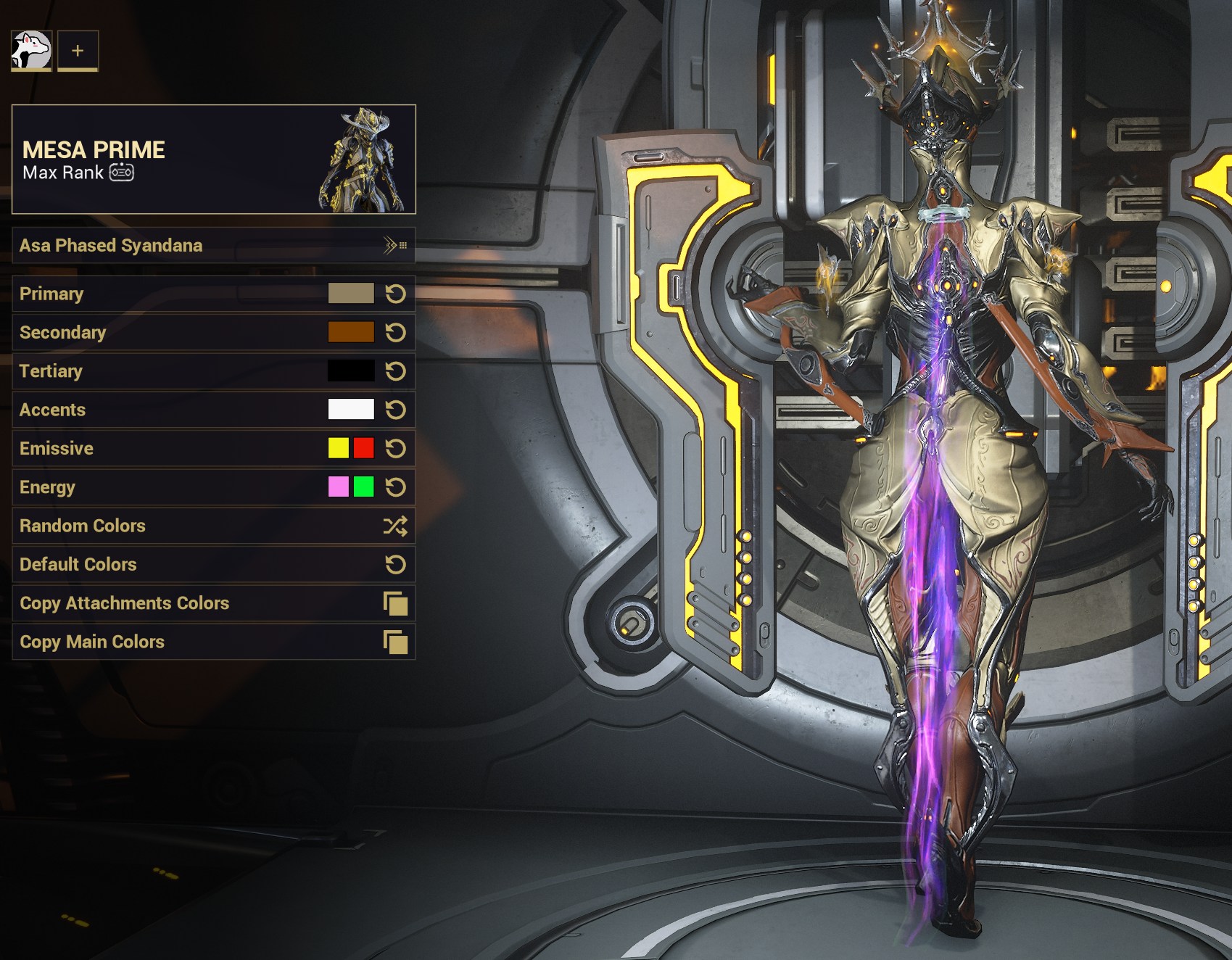The width and height of the screenshot is (1232, 960).
Task: Copy Attachments Colors to this item
Action: [x=213, y=603]
